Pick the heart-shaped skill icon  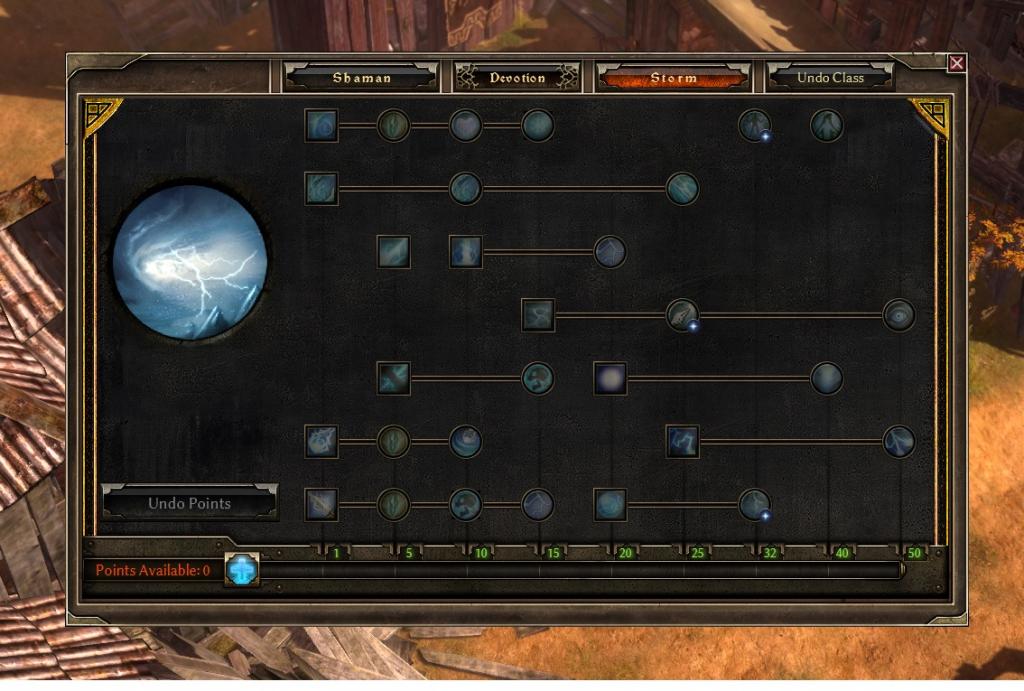coord(466,126)
